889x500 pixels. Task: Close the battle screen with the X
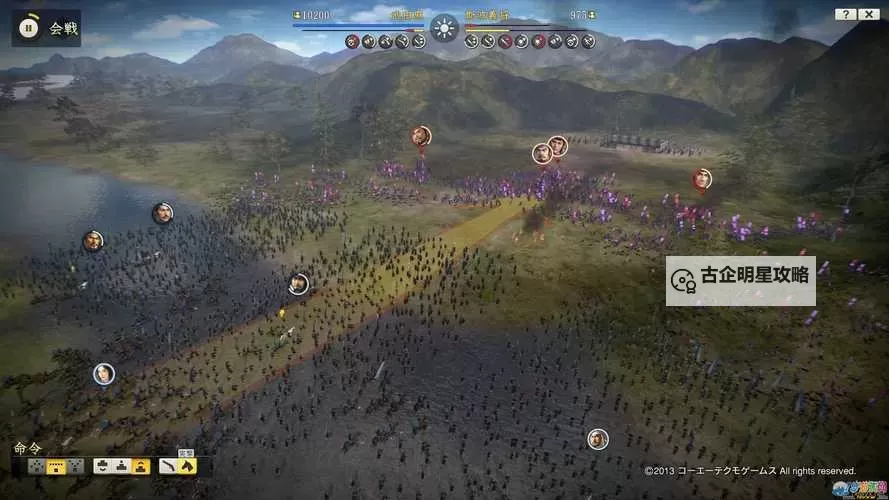tap(870, 14)
